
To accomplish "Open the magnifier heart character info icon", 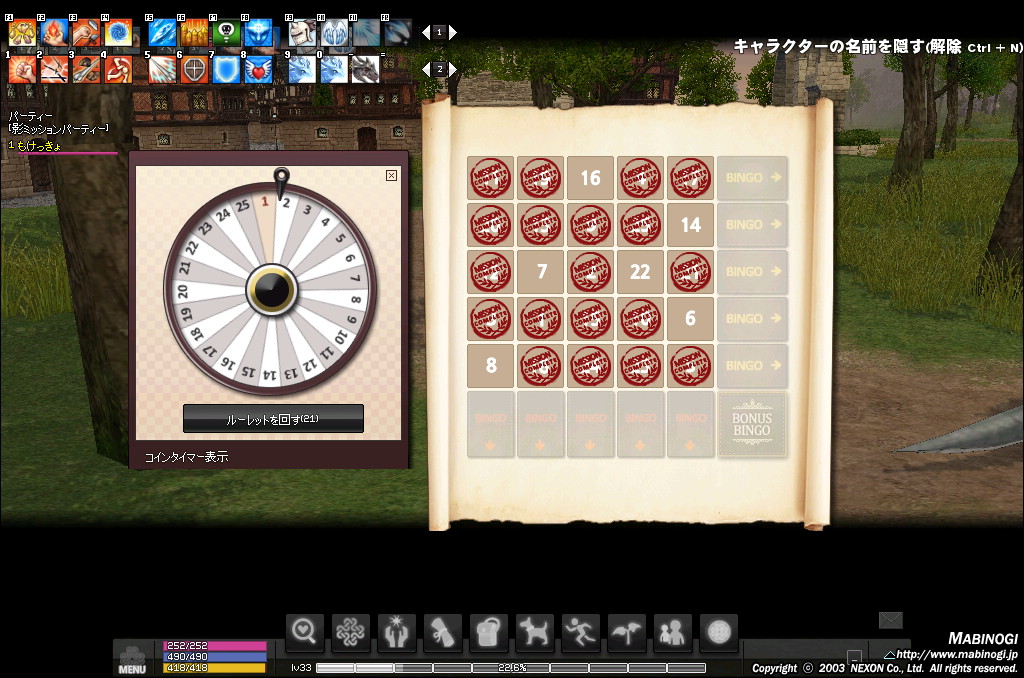I will coord(305,632).
